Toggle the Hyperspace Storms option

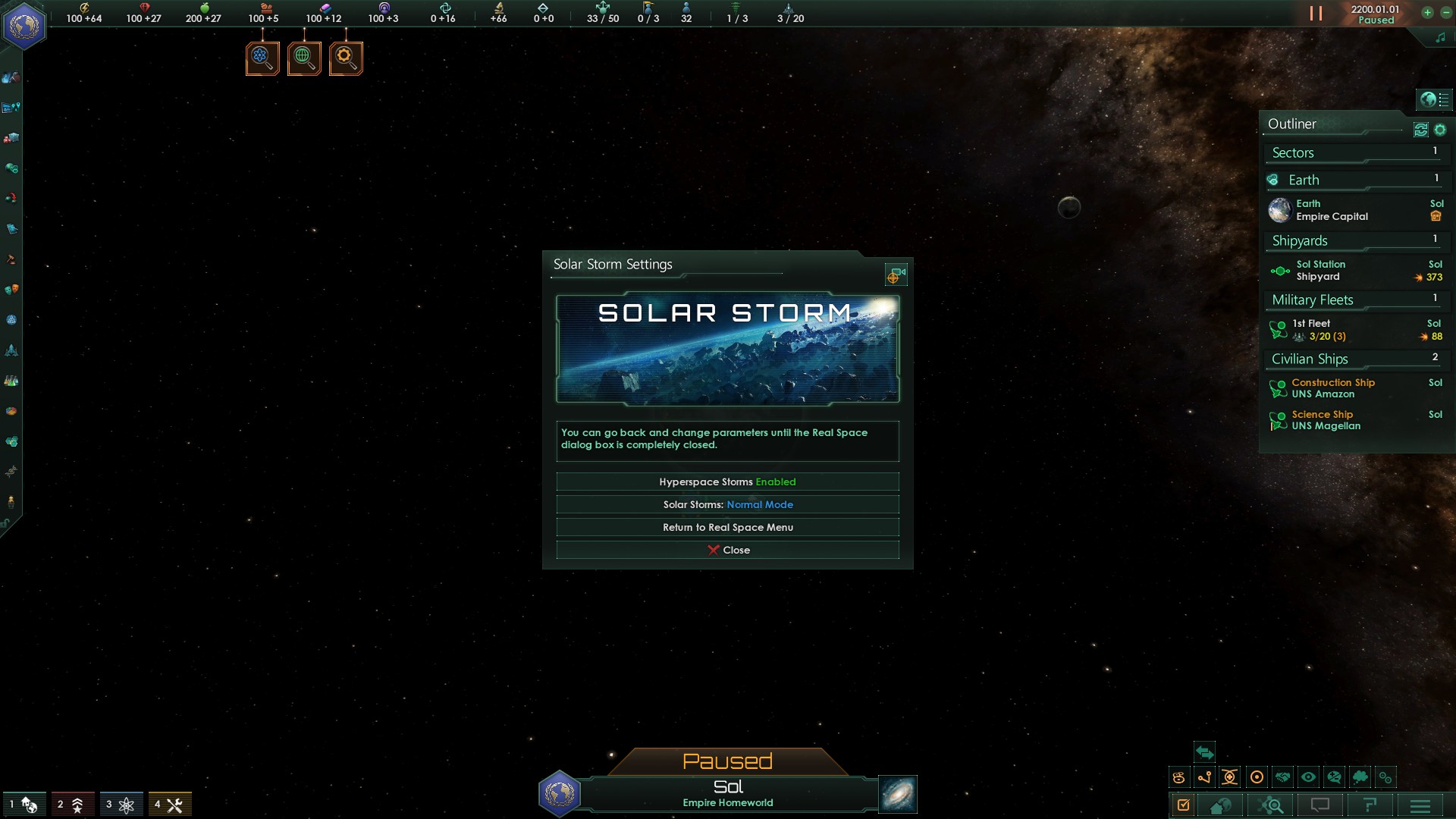coord(727,482)
